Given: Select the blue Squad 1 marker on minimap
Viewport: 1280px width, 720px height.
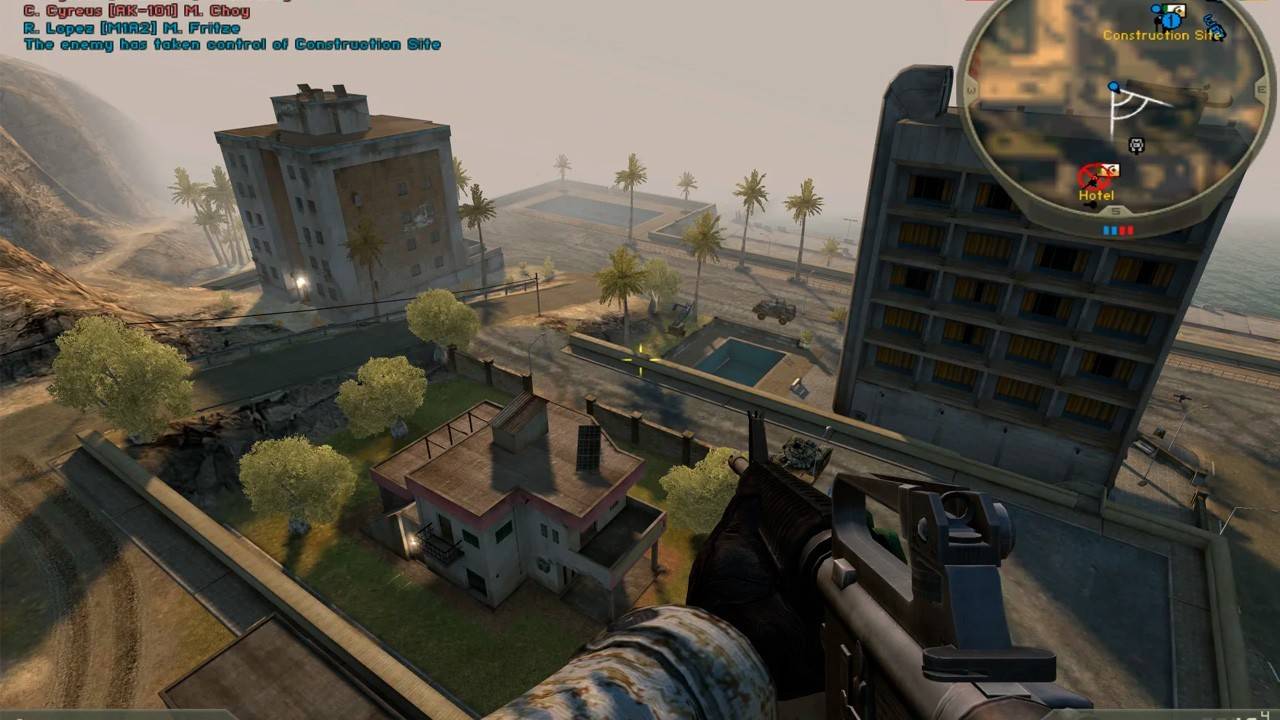Looking at the screenshot, I should point(1171,21).
